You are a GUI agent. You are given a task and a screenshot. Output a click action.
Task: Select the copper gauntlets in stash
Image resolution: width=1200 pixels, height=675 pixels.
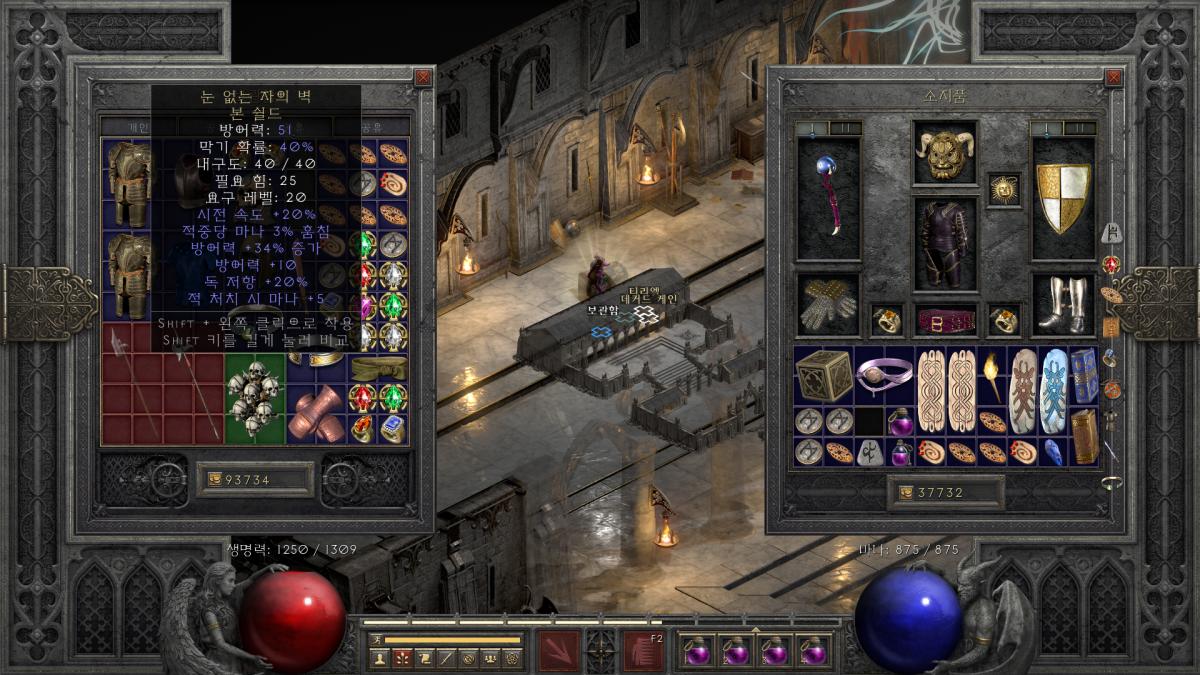click(x=315, y=412)
